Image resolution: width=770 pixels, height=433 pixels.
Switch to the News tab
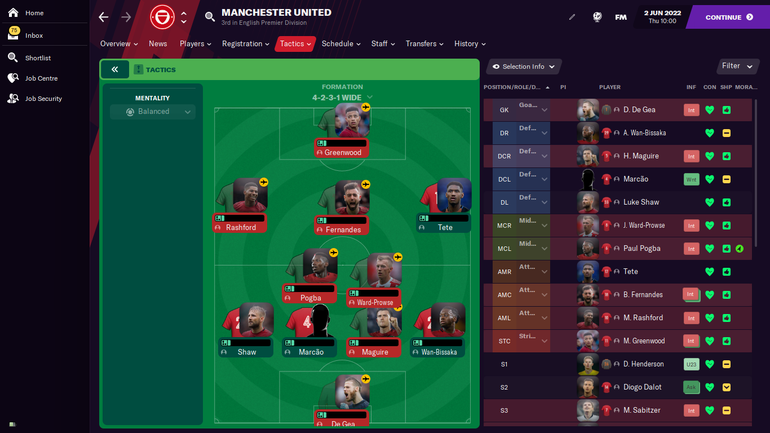[x=158, y=44]
